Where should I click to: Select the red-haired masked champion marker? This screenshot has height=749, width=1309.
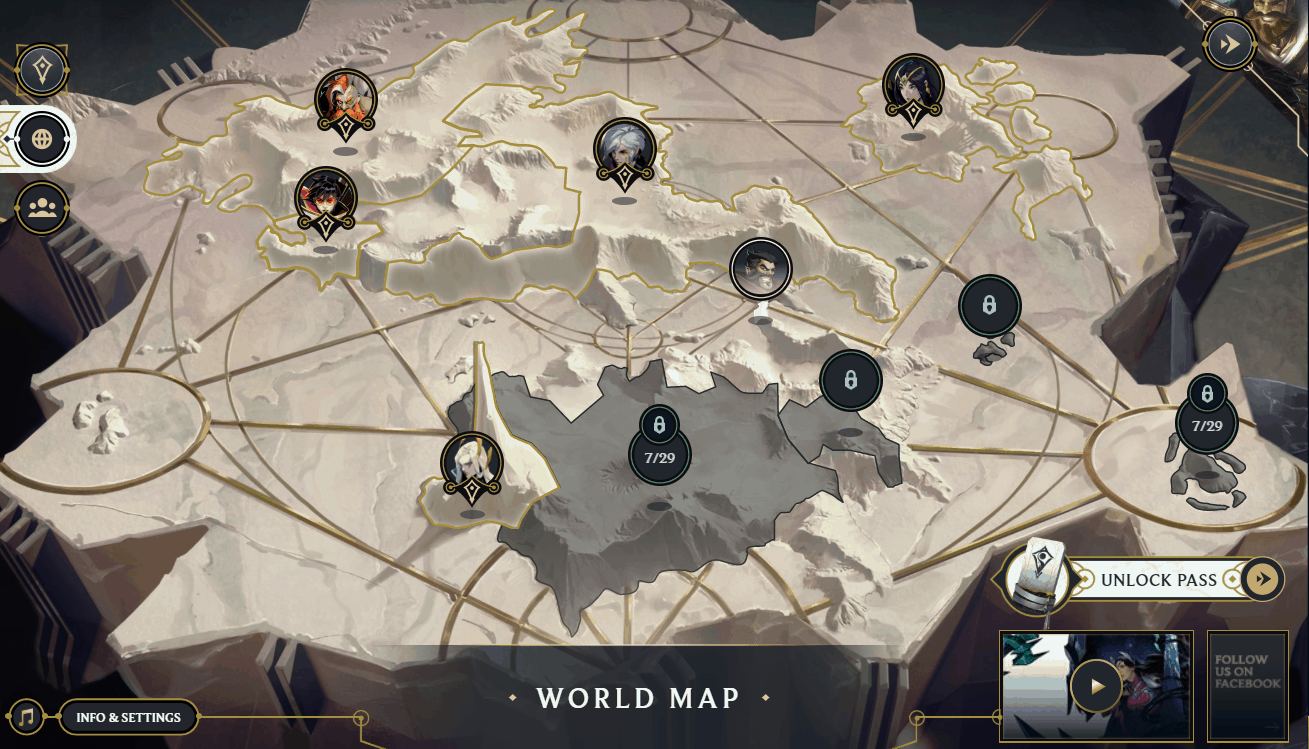[x=345, y=101]
